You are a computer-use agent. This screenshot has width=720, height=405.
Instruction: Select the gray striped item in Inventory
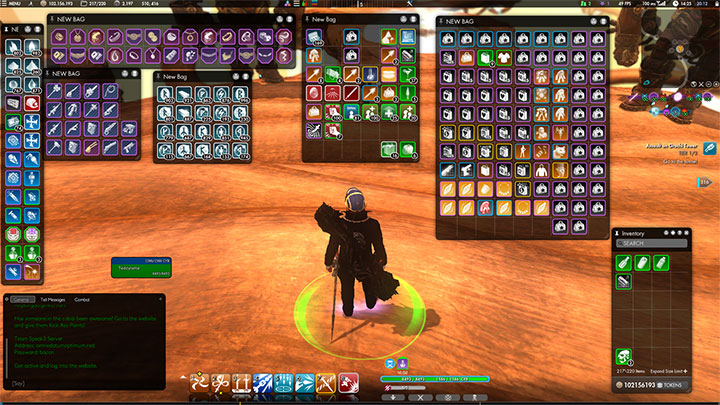625,282
